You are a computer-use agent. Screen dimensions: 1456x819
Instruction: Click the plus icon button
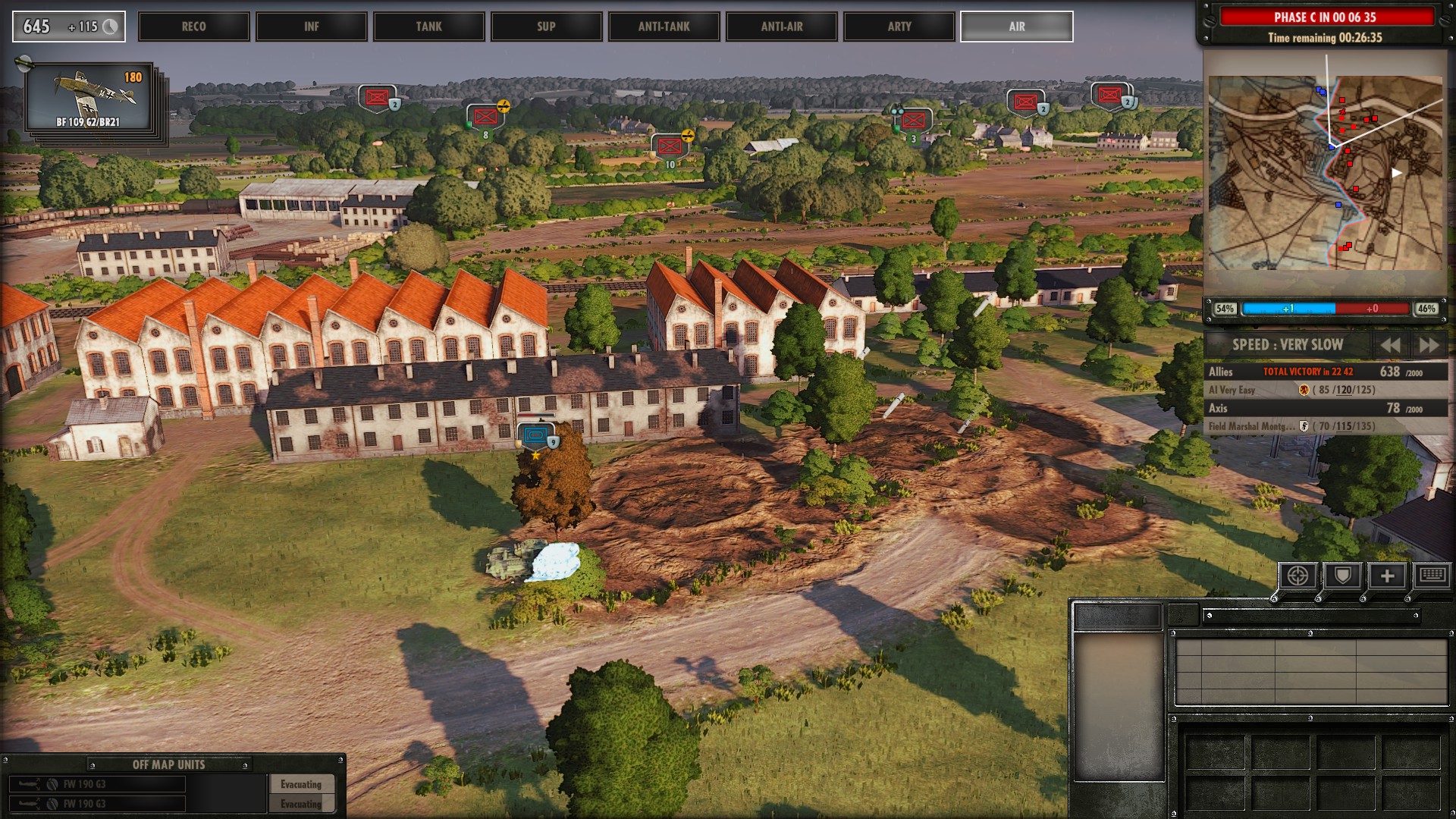click(1387, 576)
